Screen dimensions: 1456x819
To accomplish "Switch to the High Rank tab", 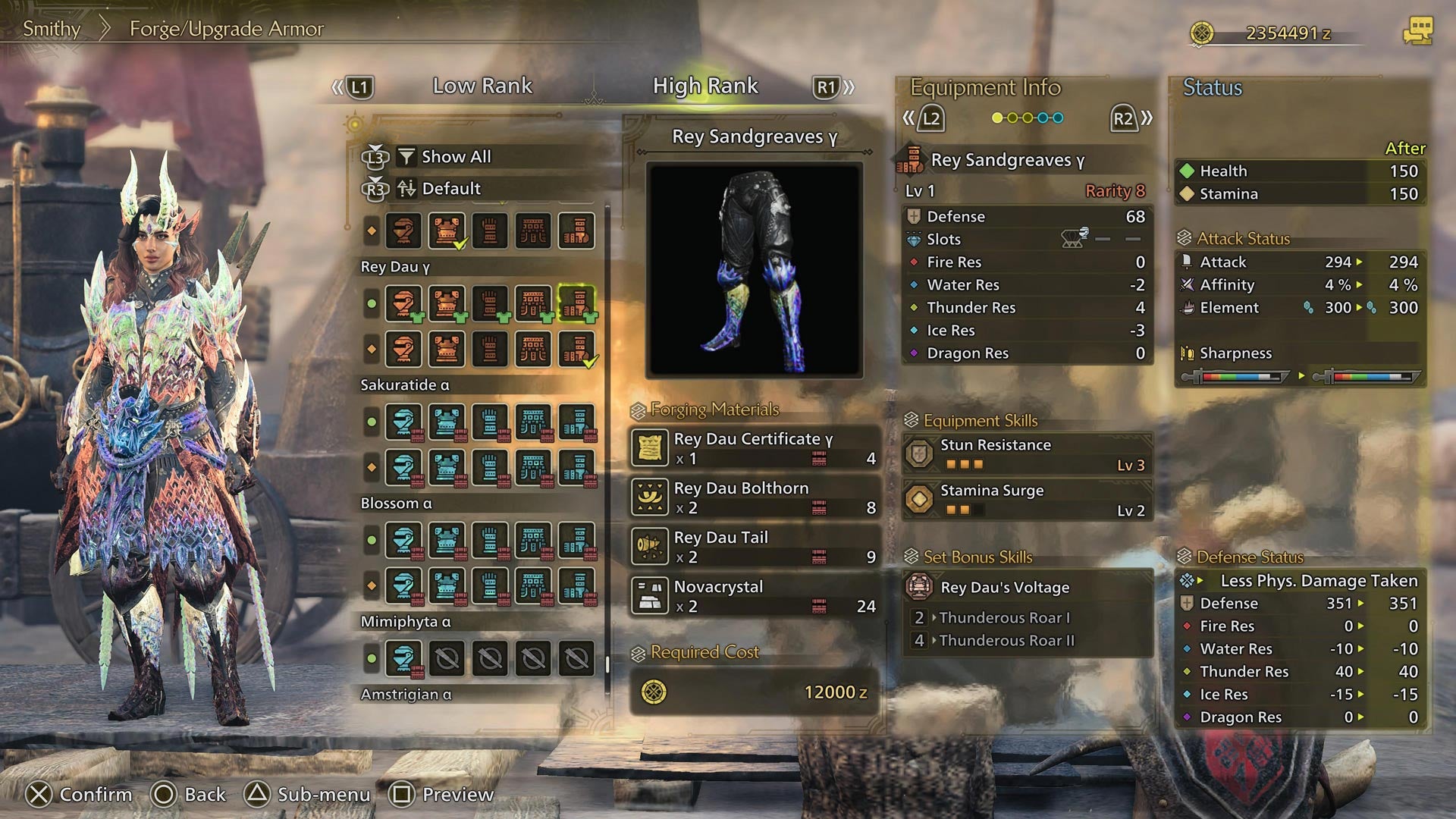I will [x=705, y=86].
